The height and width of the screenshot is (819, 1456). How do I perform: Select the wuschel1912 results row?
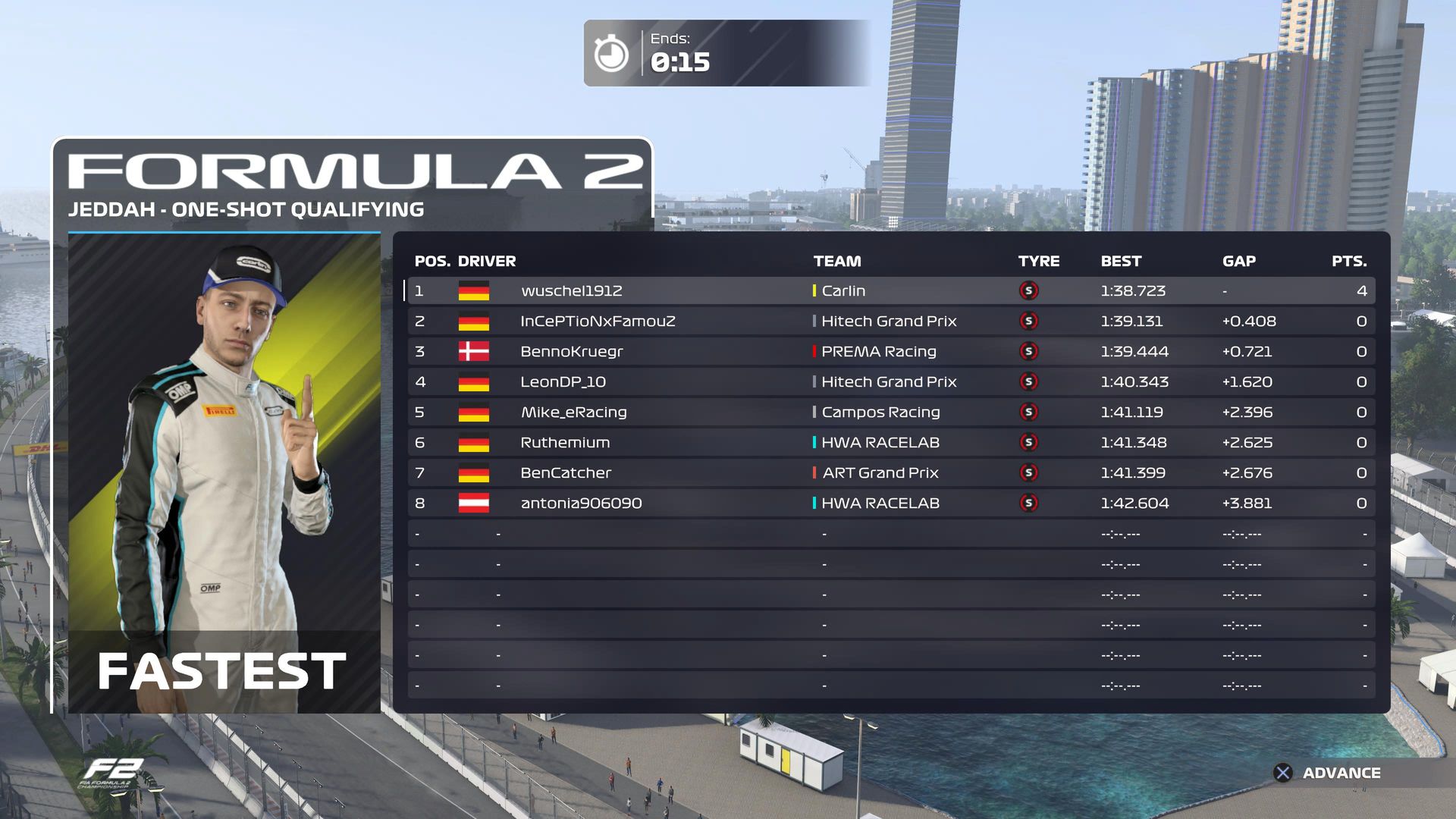click(x=890, y=291)
